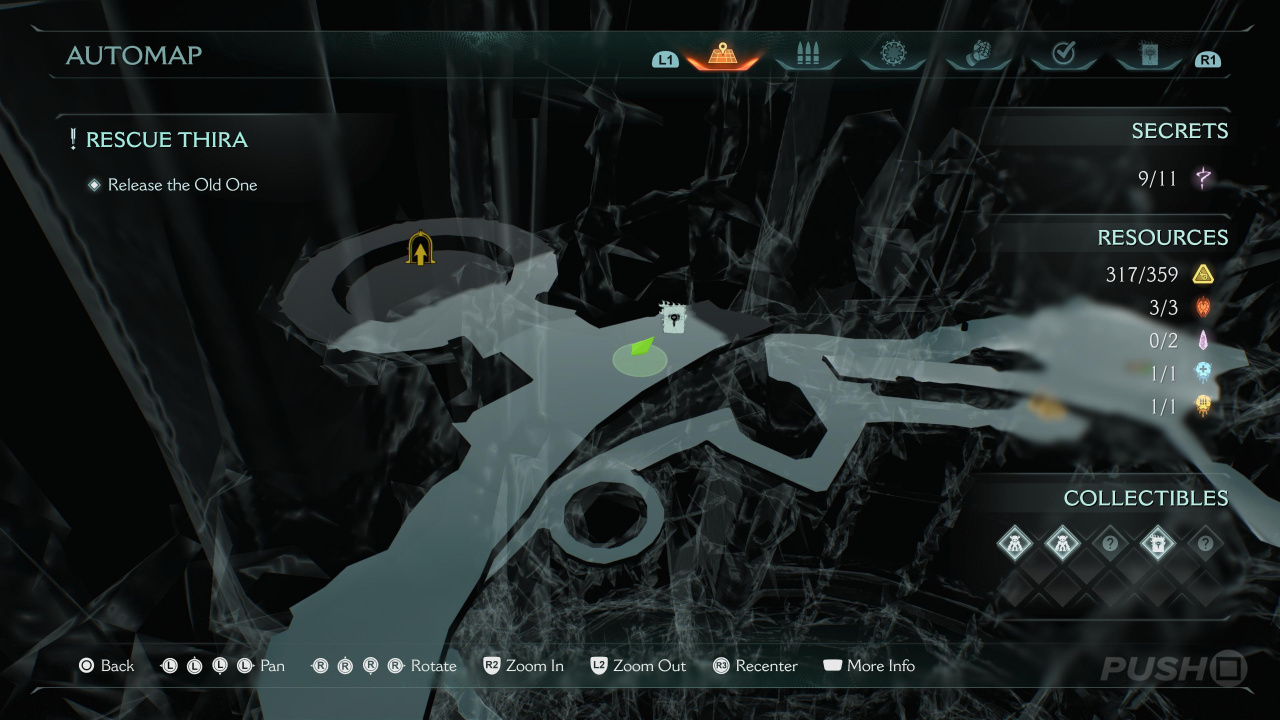The height and width of the screenshot is (720, 1280).
Task: Click the Rescue Thira objective tracker
Action: point(166,140)
